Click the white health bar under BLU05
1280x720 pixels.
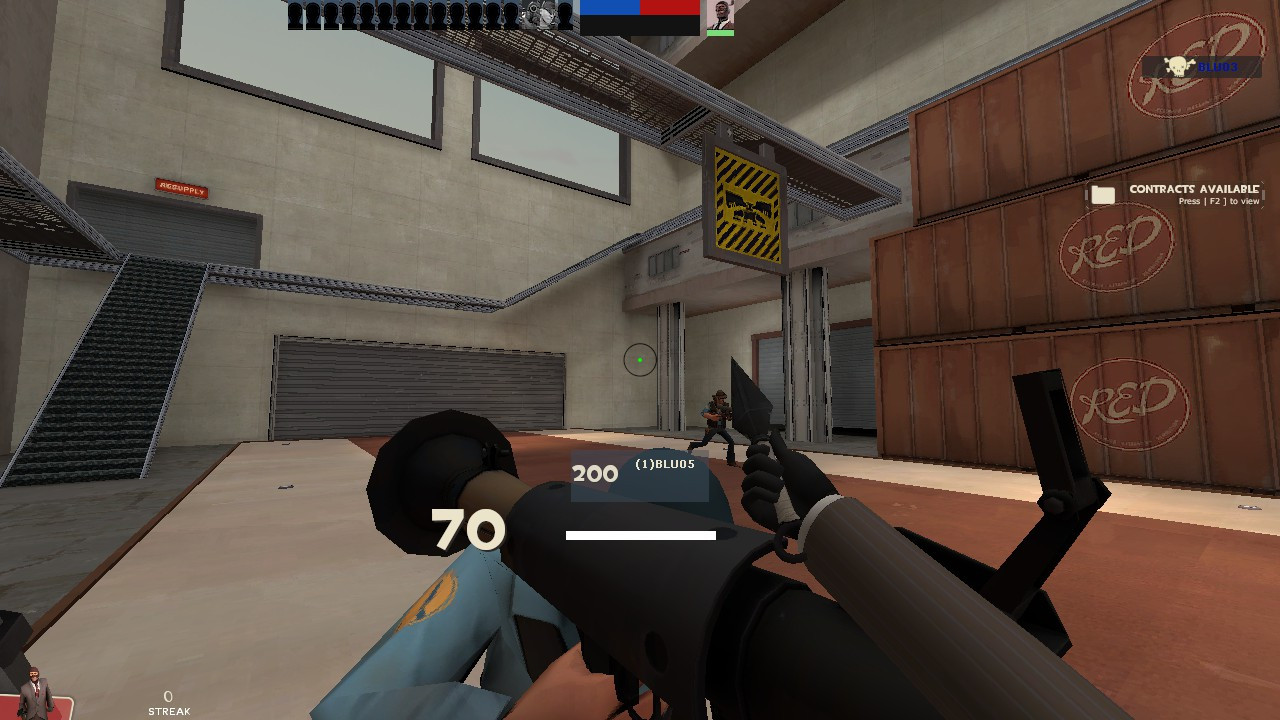click(640, 536)
